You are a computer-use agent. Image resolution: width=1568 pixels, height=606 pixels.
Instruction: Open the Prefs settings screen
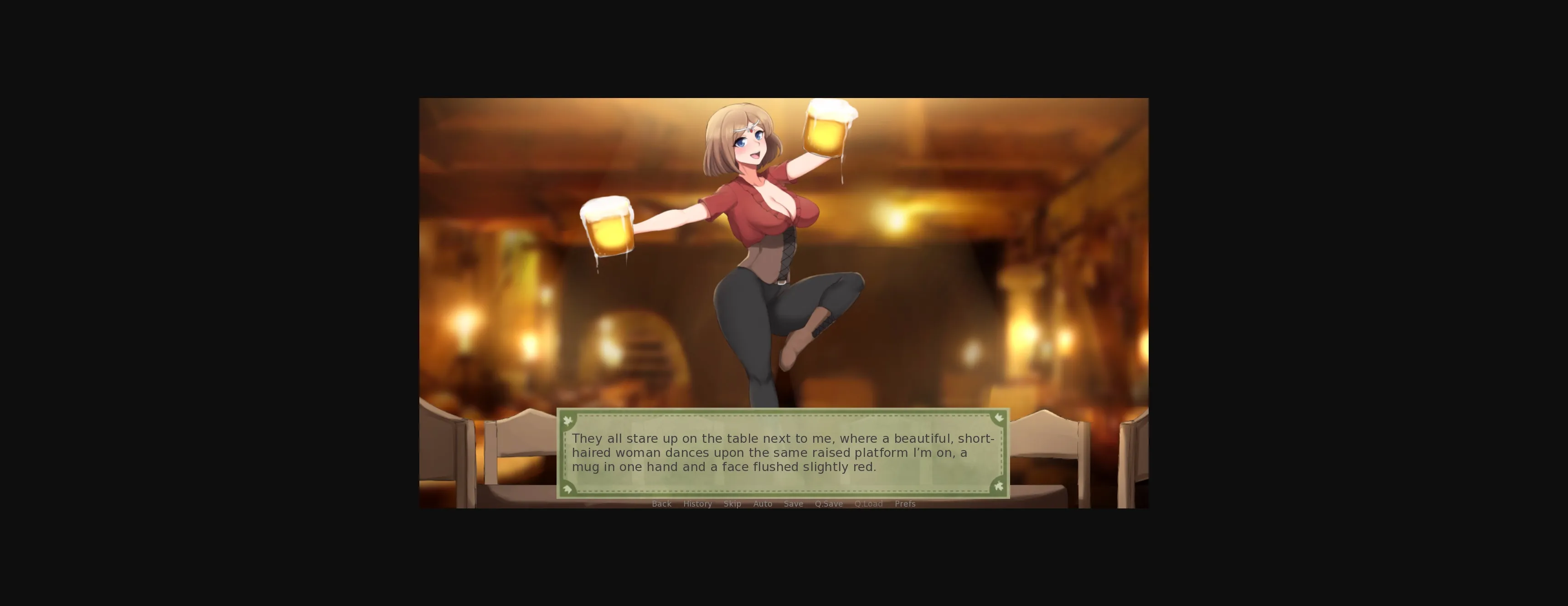pyautogui.click(x=905, y=504)
